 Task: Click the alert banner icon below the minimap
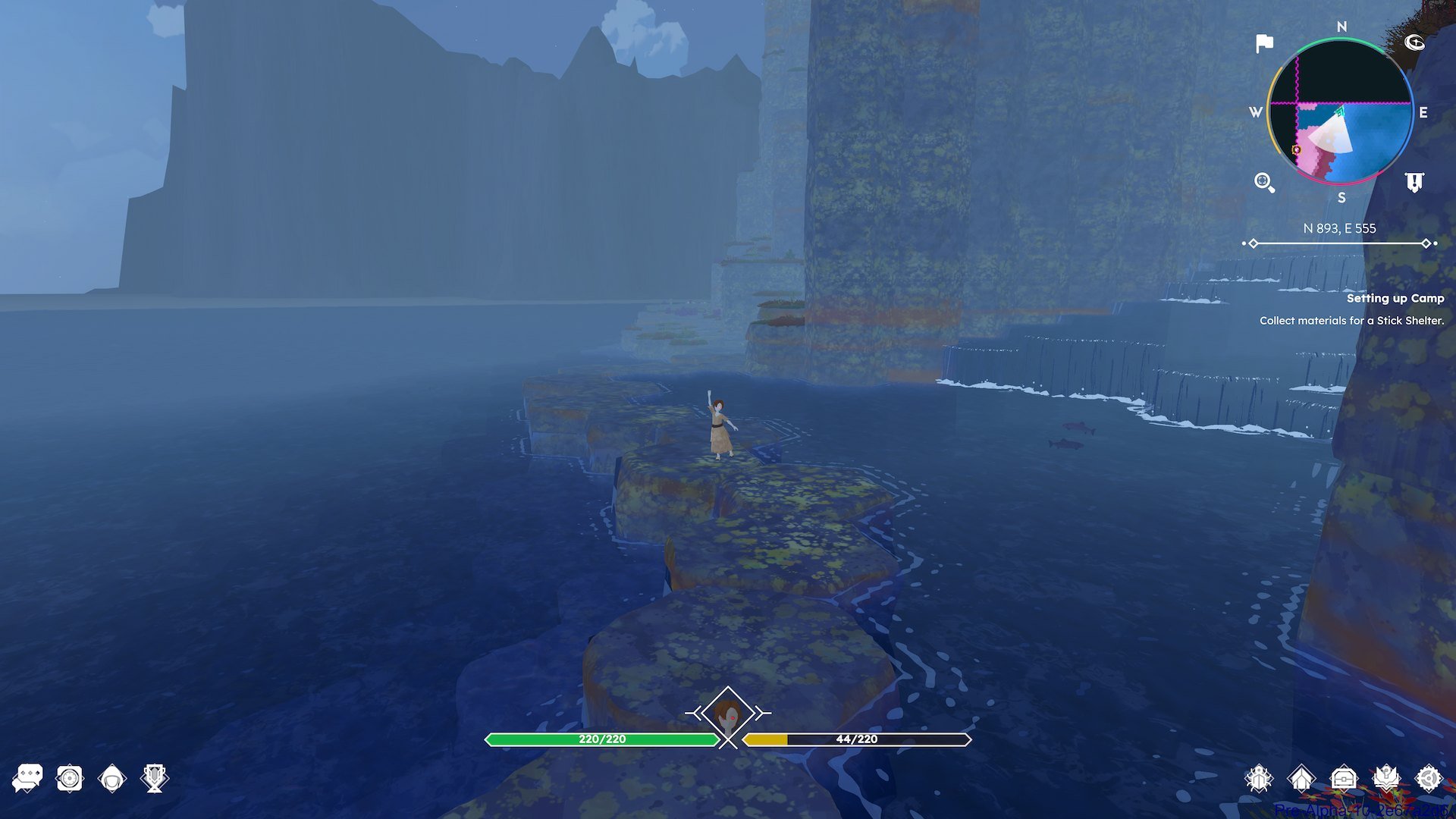(1414, 182)
